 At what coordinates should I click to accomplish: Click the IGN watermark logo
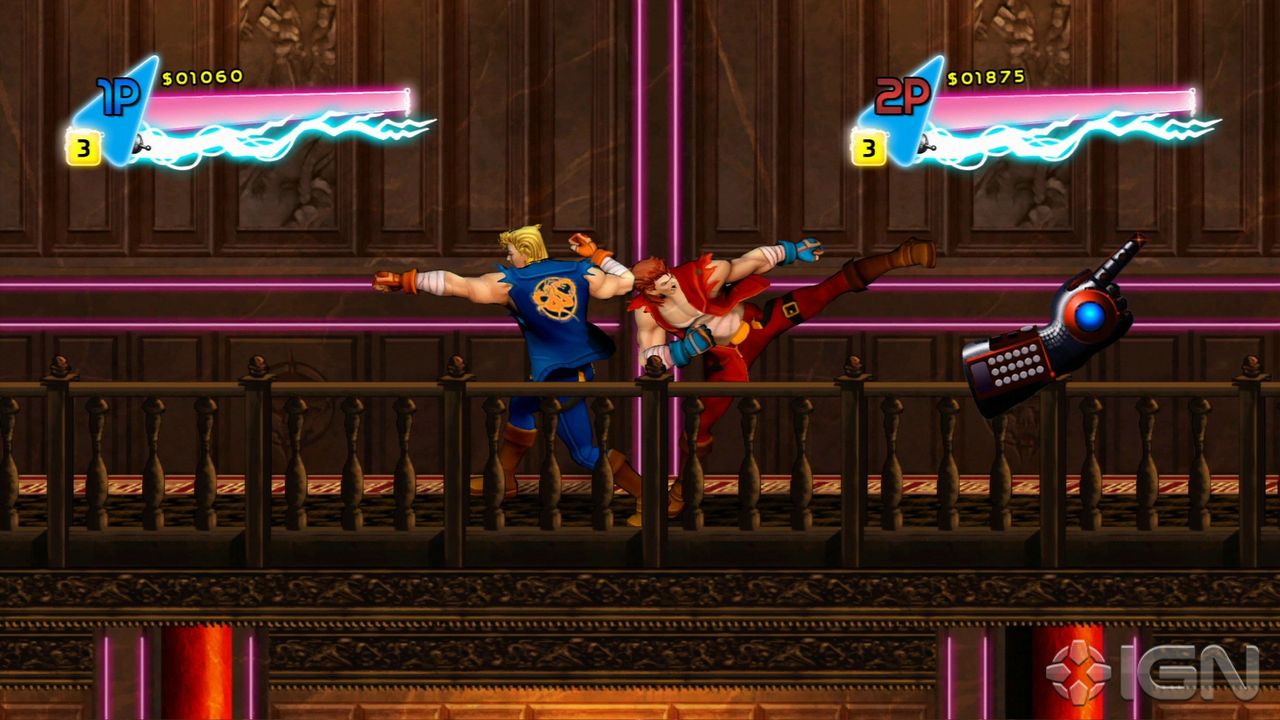(x=1152, y=670)
